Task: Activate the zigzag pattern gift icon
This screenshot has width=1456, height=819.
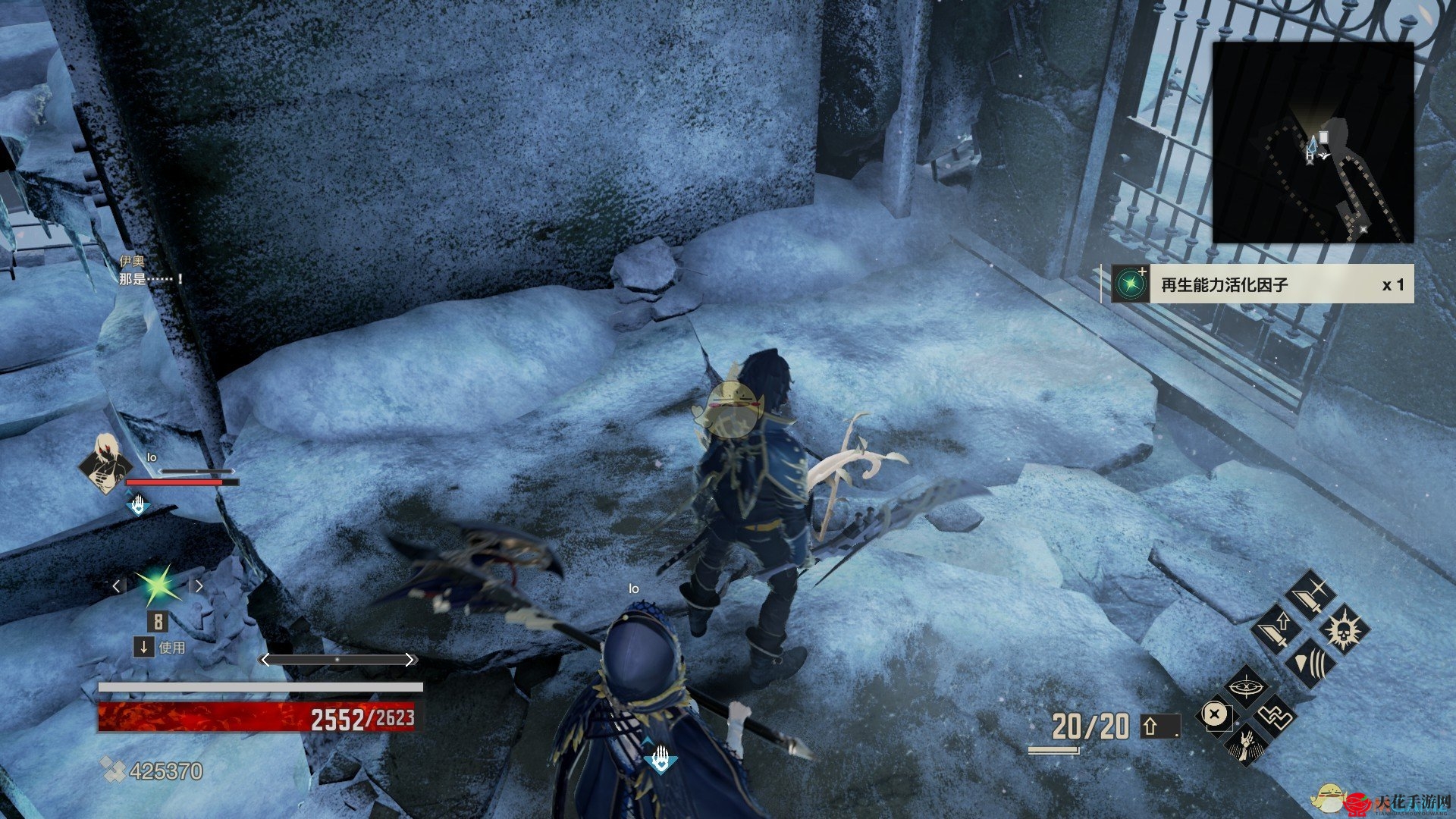Action: 1276,714
